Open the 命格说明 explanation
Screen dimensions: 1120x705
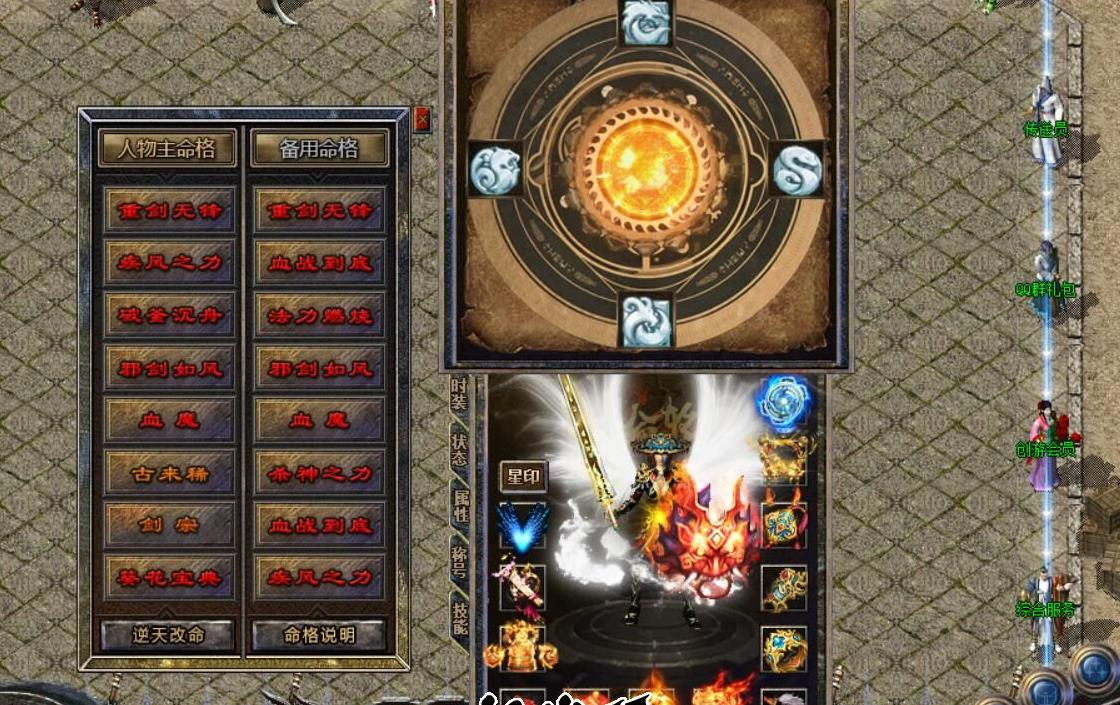pos(319,635)
